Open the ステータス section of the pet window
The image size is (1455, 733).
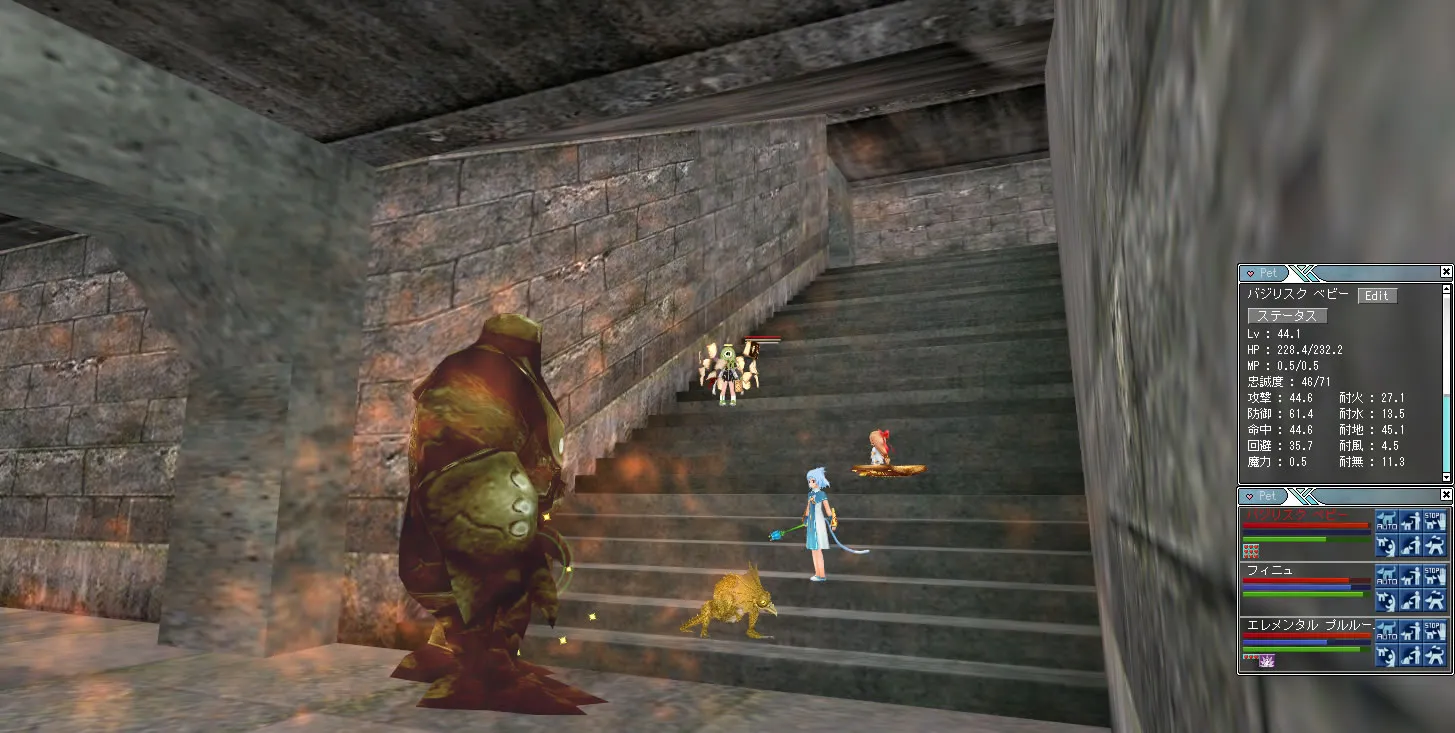point(1287,316)
